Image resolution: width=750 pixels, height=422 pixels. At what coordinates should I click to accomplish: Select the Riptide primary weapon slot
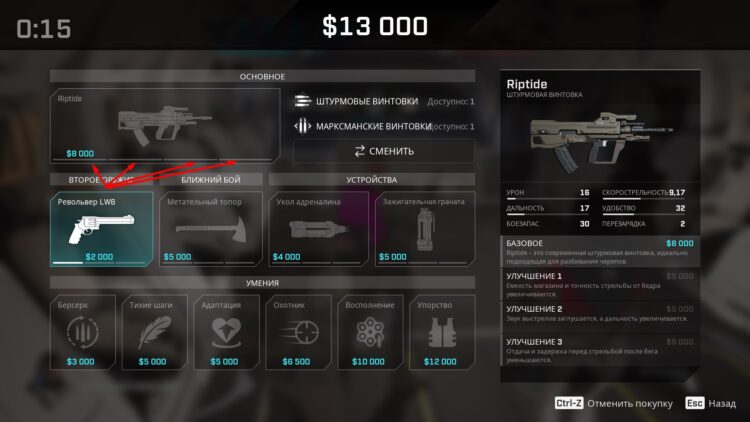(162, 125)
